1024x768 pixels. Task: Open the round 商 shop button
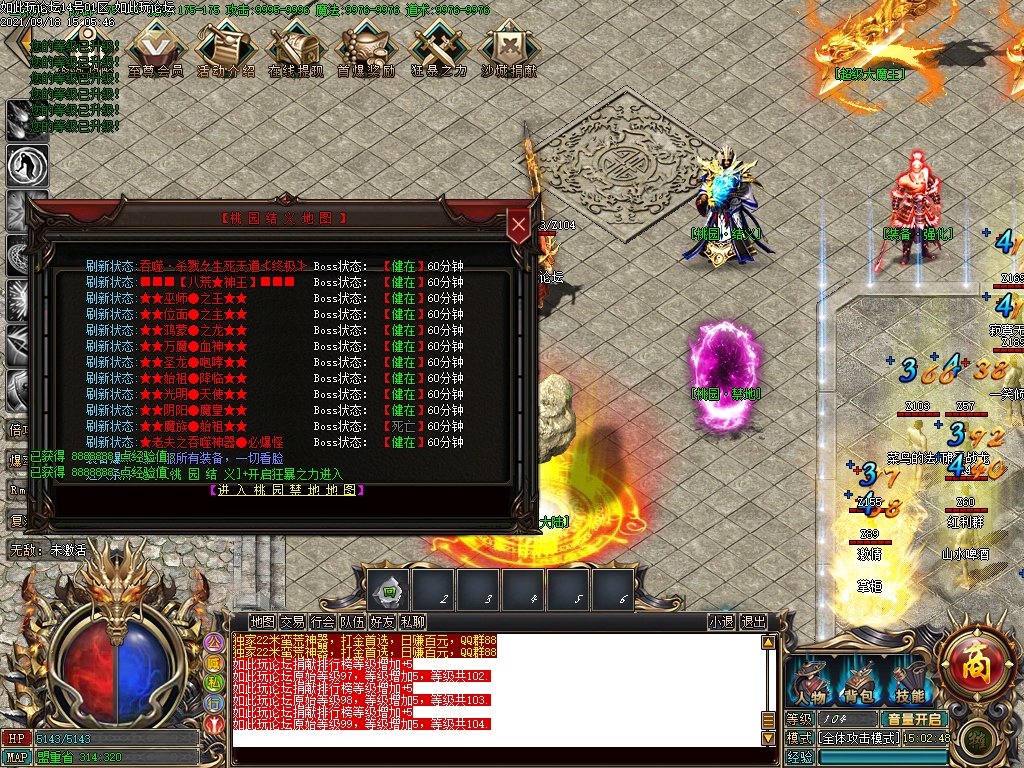(x=974, y=661)
